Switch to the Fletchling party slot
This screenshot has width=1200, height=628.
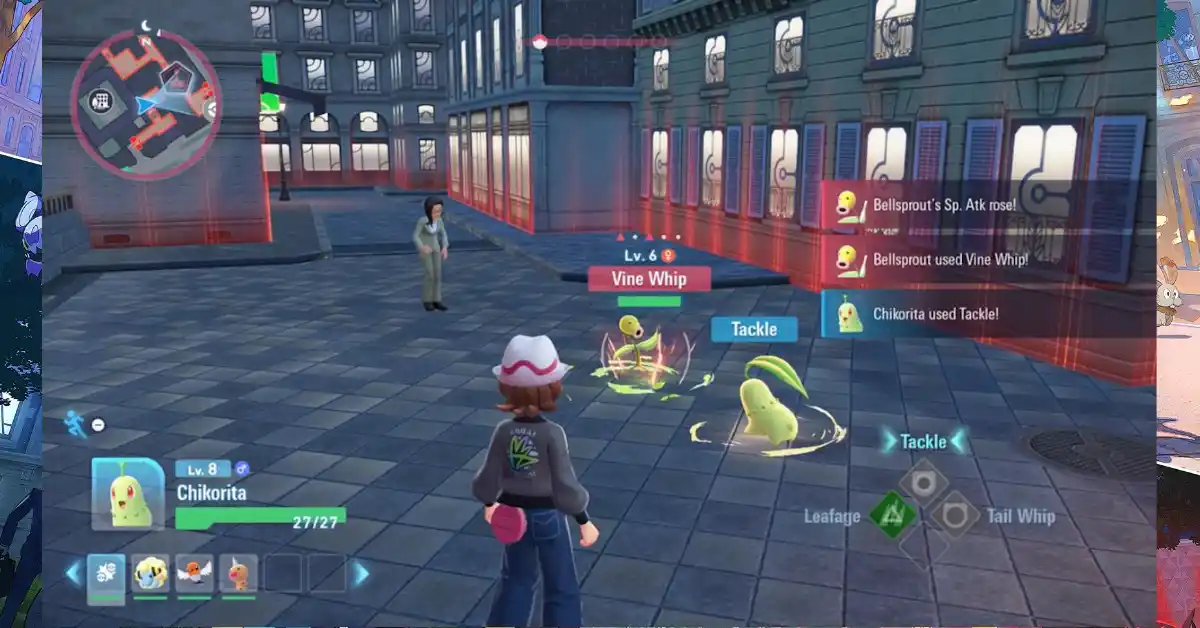(194, 574)
